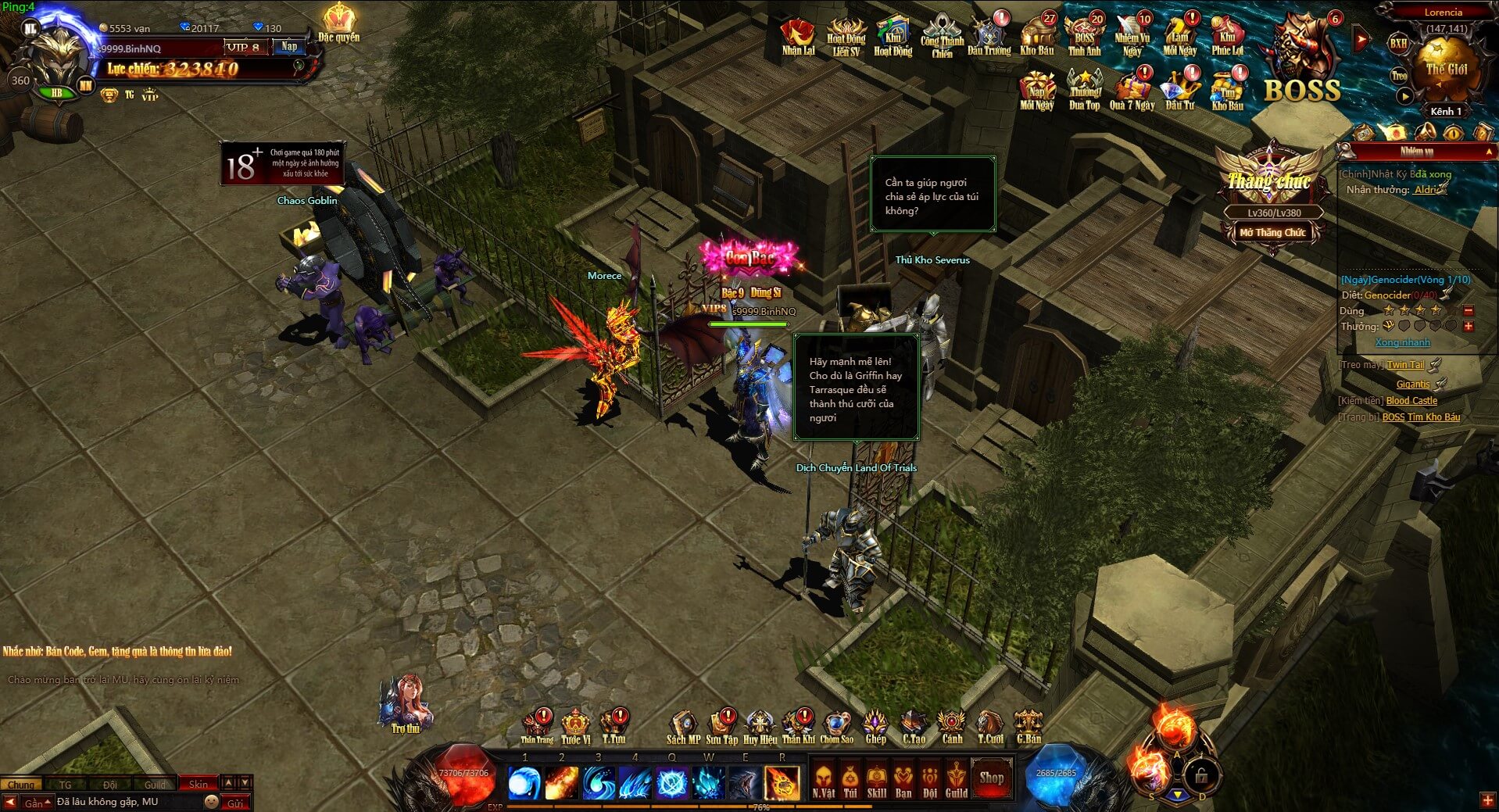Open the Kênh 1 channel selector
This screenshot has width=1499, height=812.
(x=1447, y=110)
